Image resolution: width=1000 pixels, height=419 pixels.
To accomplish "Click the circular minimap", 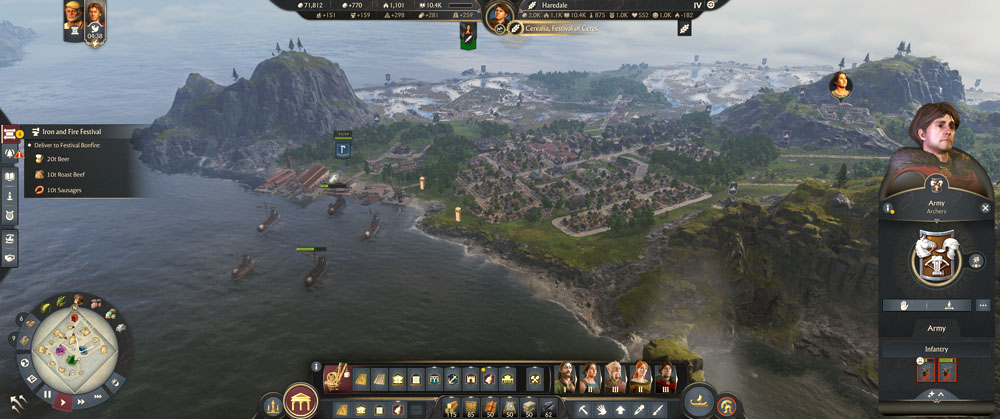I will [x=73, y=345].
